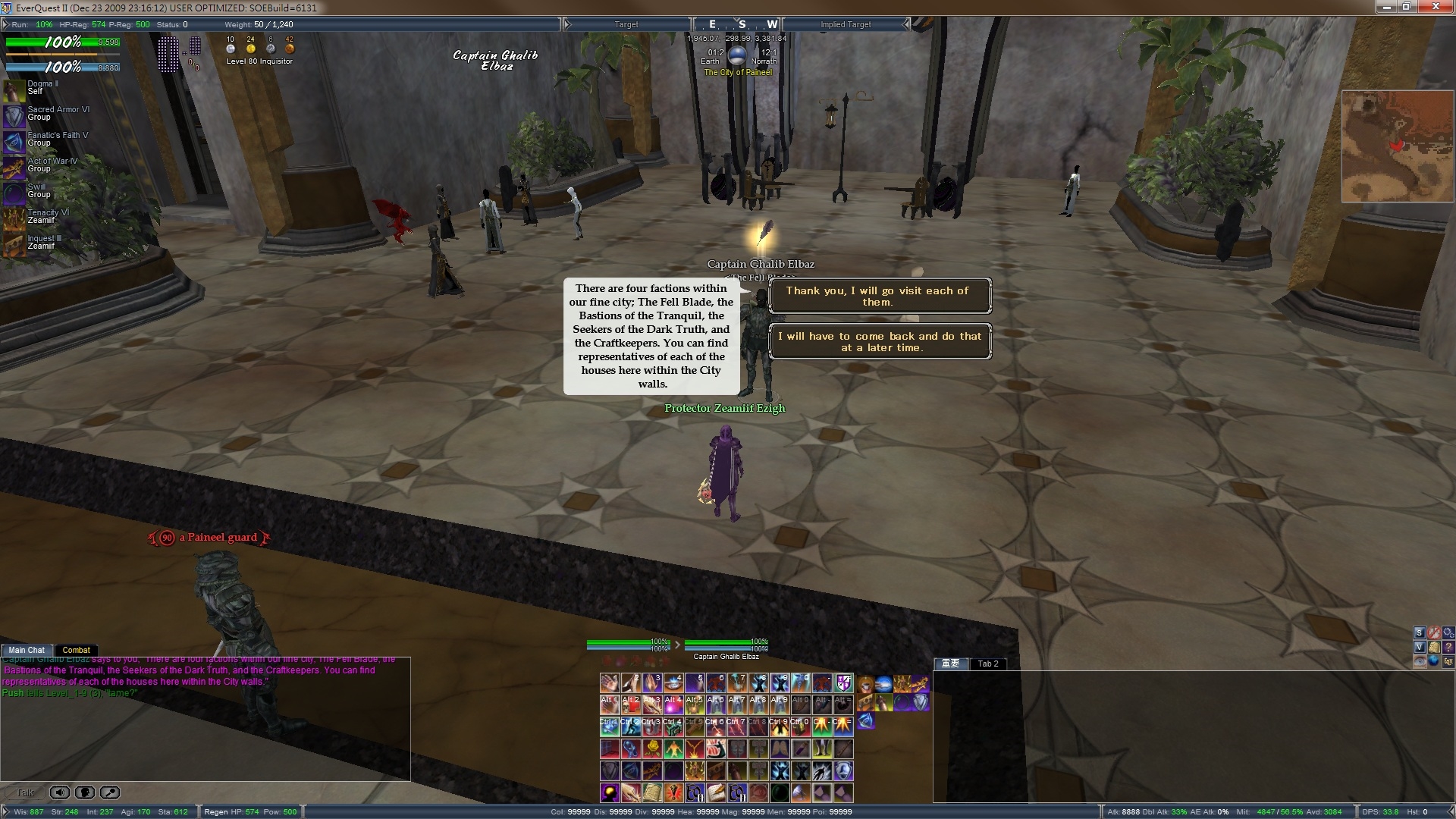Image resolution: width=1456 pixels, height=819 pixels.
Task: Toggle the speaker volume button
Action: point(59,792)
